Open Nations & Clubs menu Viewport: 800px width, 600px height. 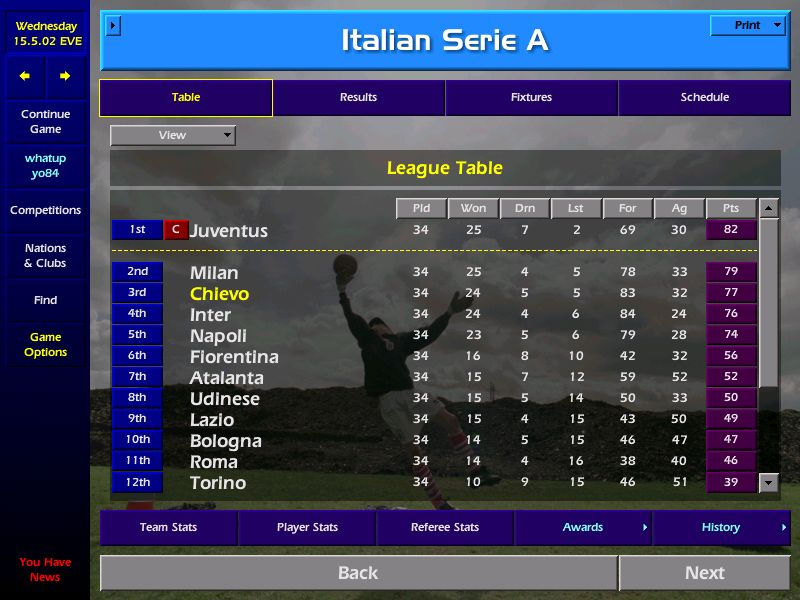pos(45,256)
